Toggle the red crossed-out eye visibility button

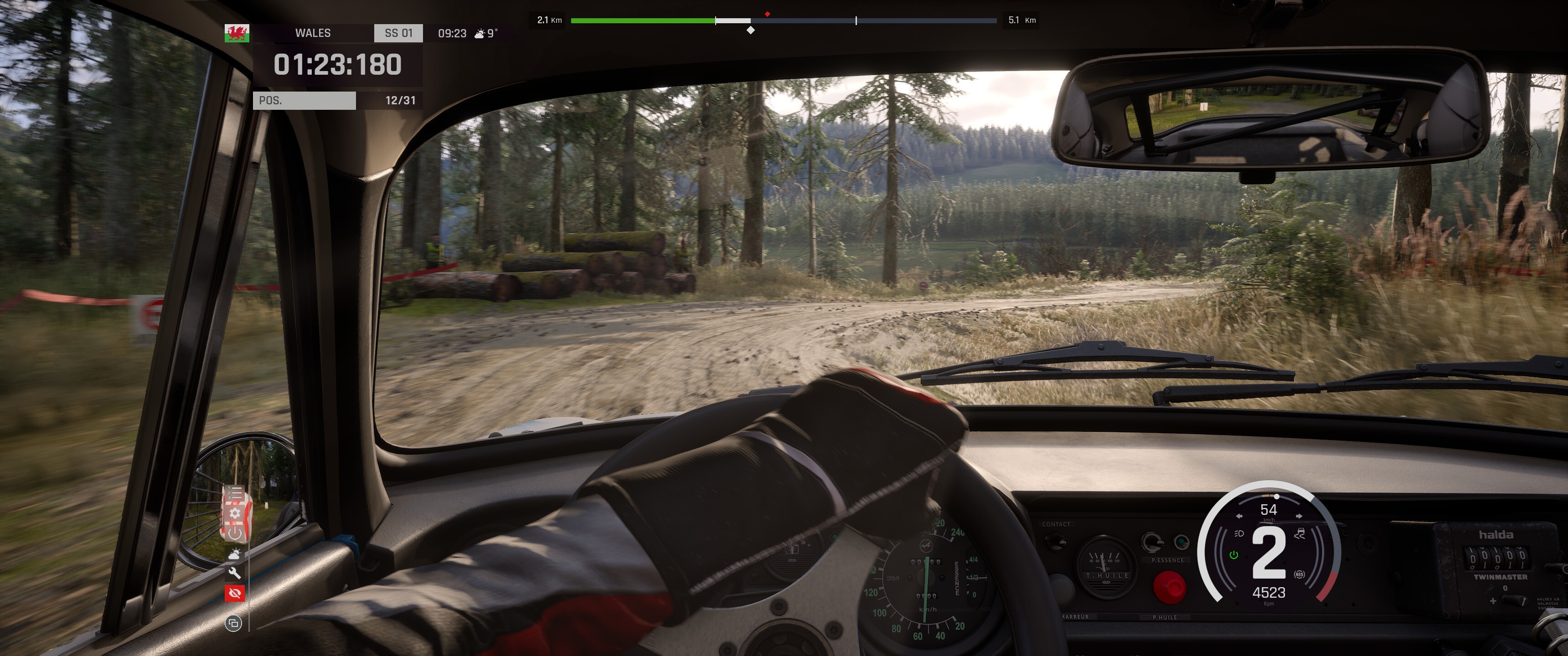tap(235, 593)
